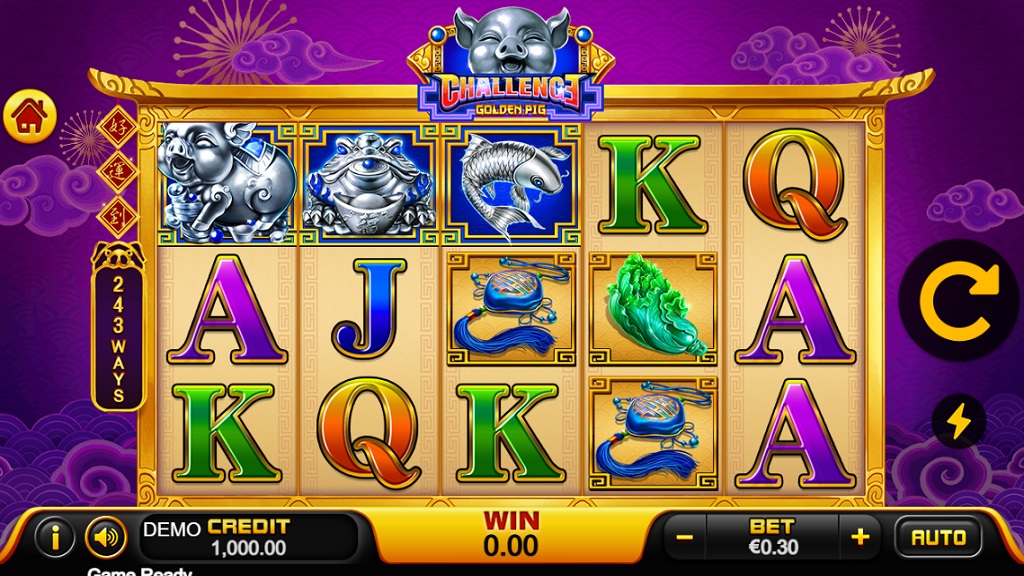This screenshot has height=576, width=1024.
Task: Activate the lightning bolt turbo mode
Action: coord(958,421)
